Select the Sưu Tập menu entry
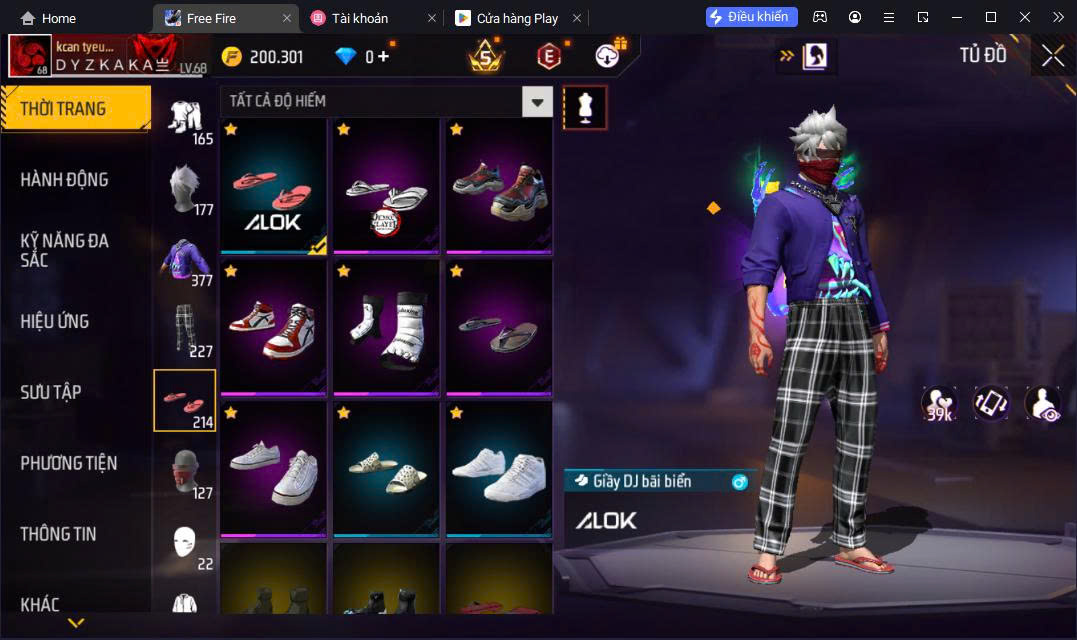This screenshot has width=1077, height=640. click(51, 392)
